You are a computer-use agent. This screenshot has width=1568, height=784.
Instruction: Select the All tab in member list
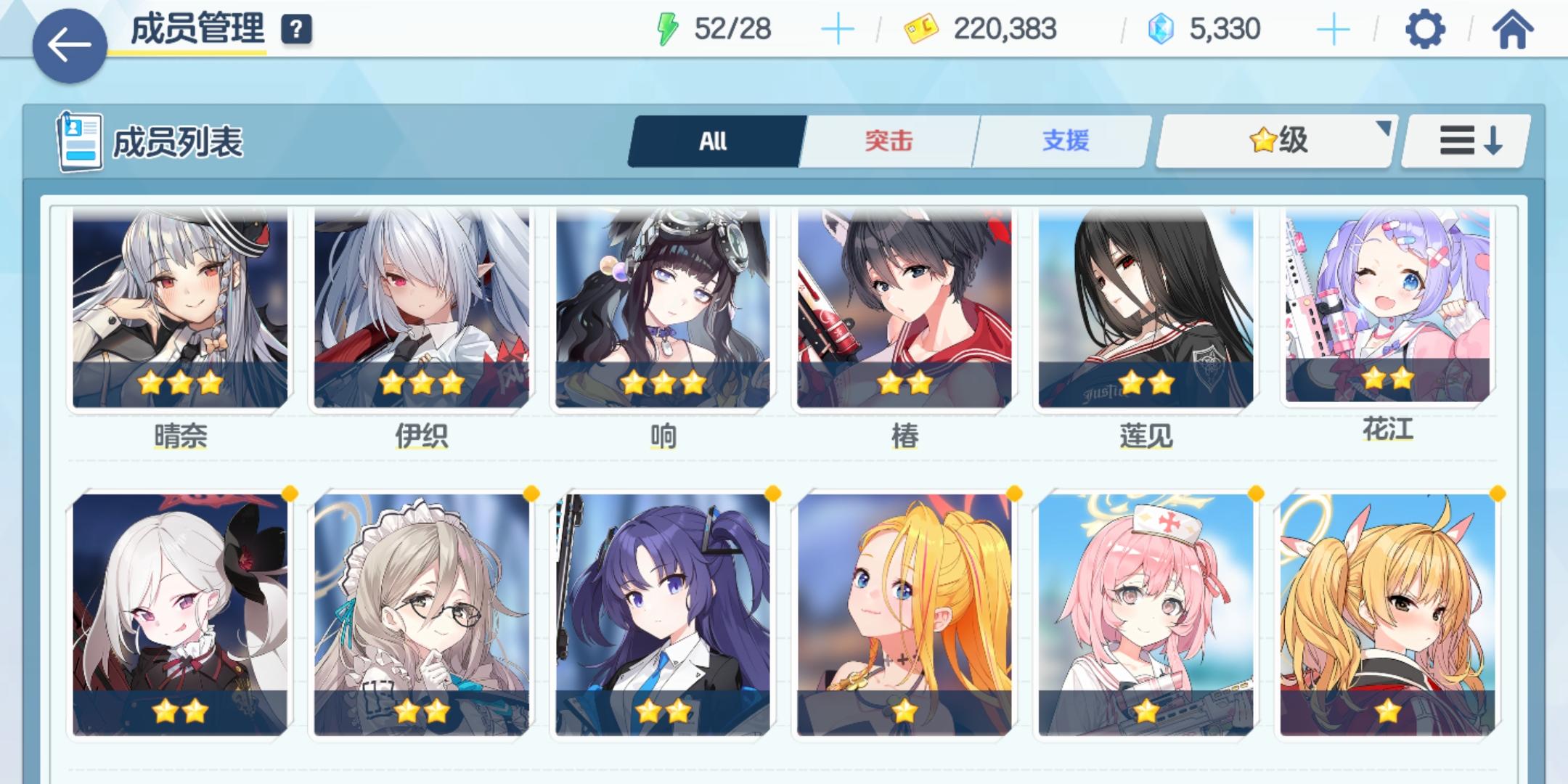[714, 140]
